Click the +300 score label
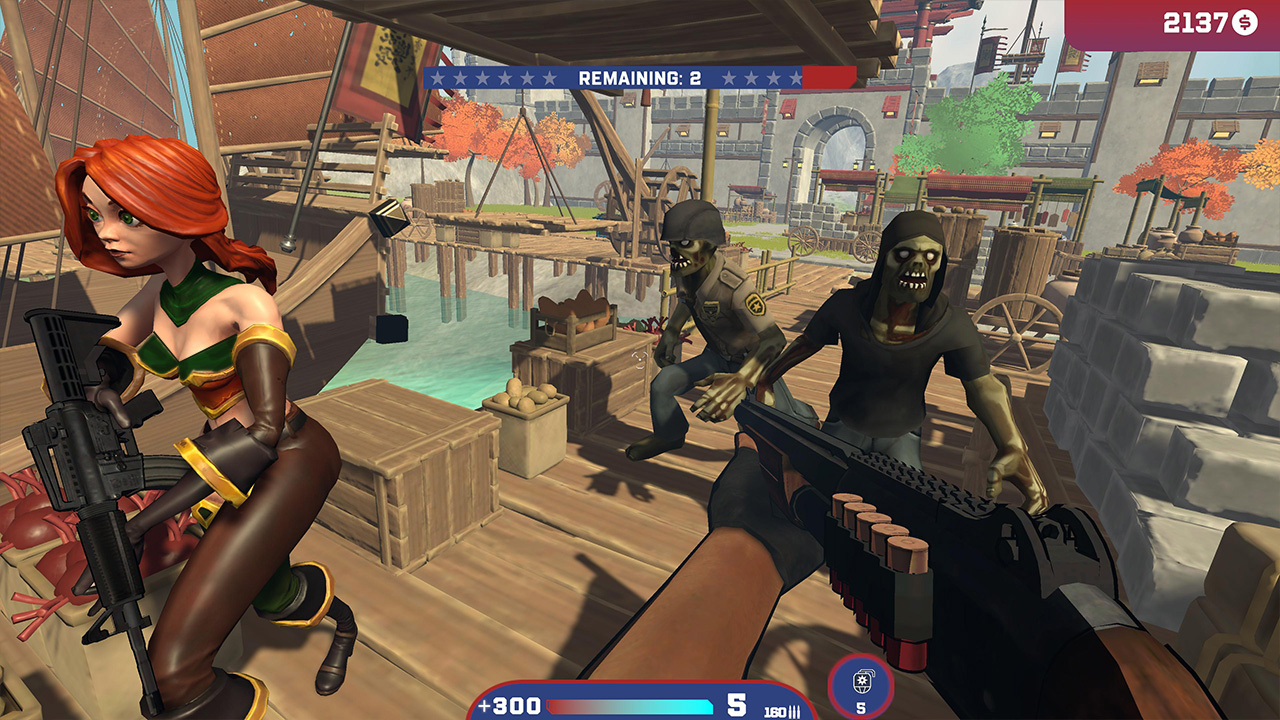 coord(508,703)
